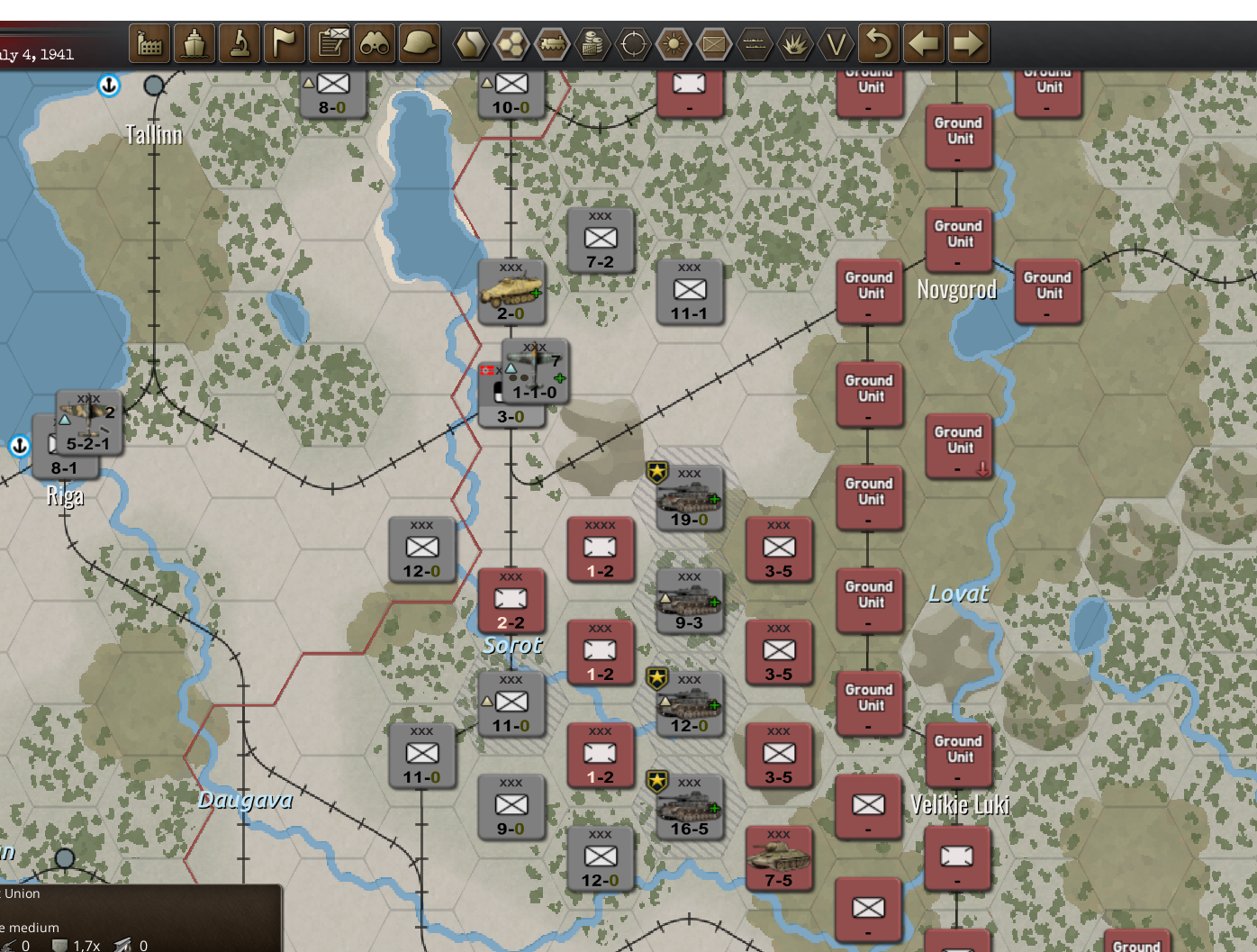The width and height of the screenshot is (1257, 952).
Task: Click the previous unit left arrow
Action: 924,42
